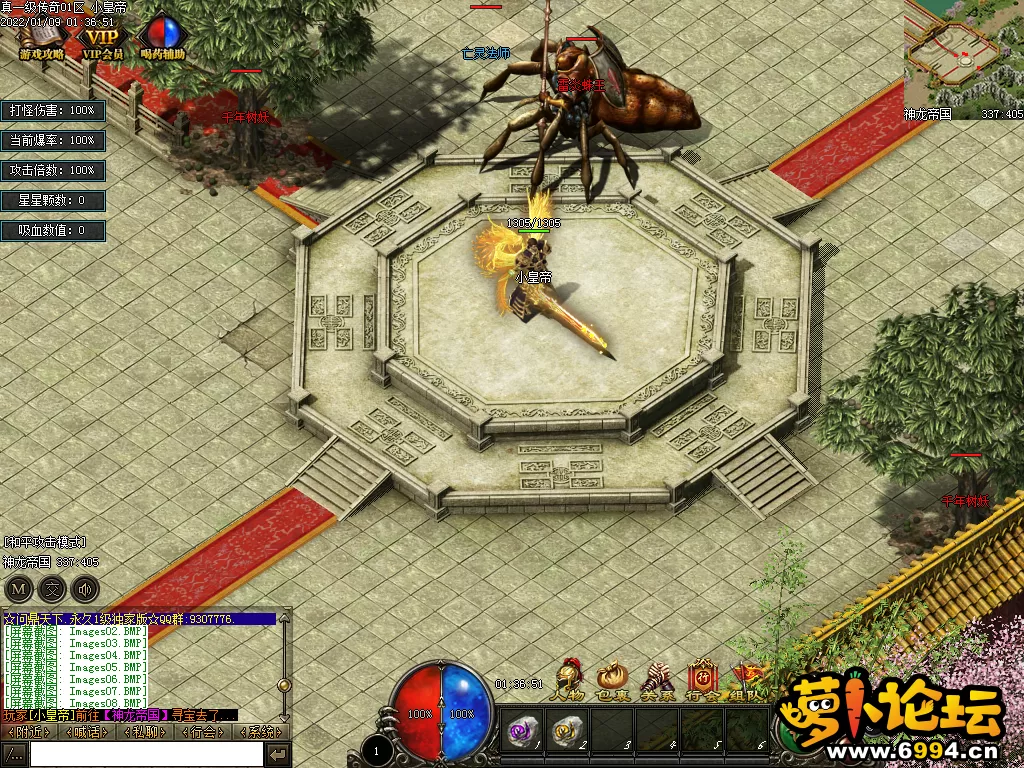1024x768 pixels.
Task: Send the chat message with enter-arrow button
Action: (x=278, y=754)
